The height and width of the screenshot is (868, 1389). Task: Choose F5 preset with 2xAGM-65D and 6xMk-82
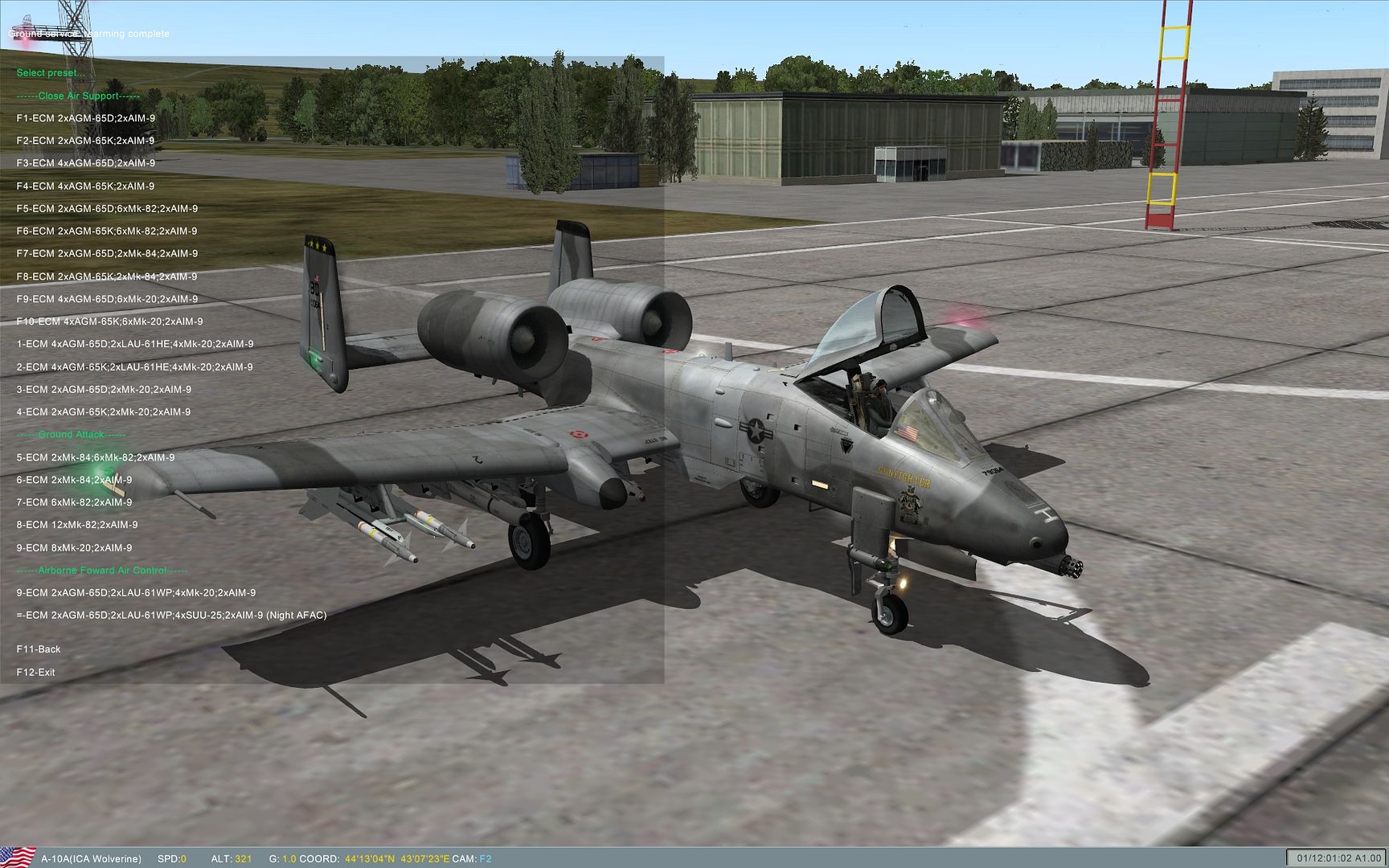point(107,209)
